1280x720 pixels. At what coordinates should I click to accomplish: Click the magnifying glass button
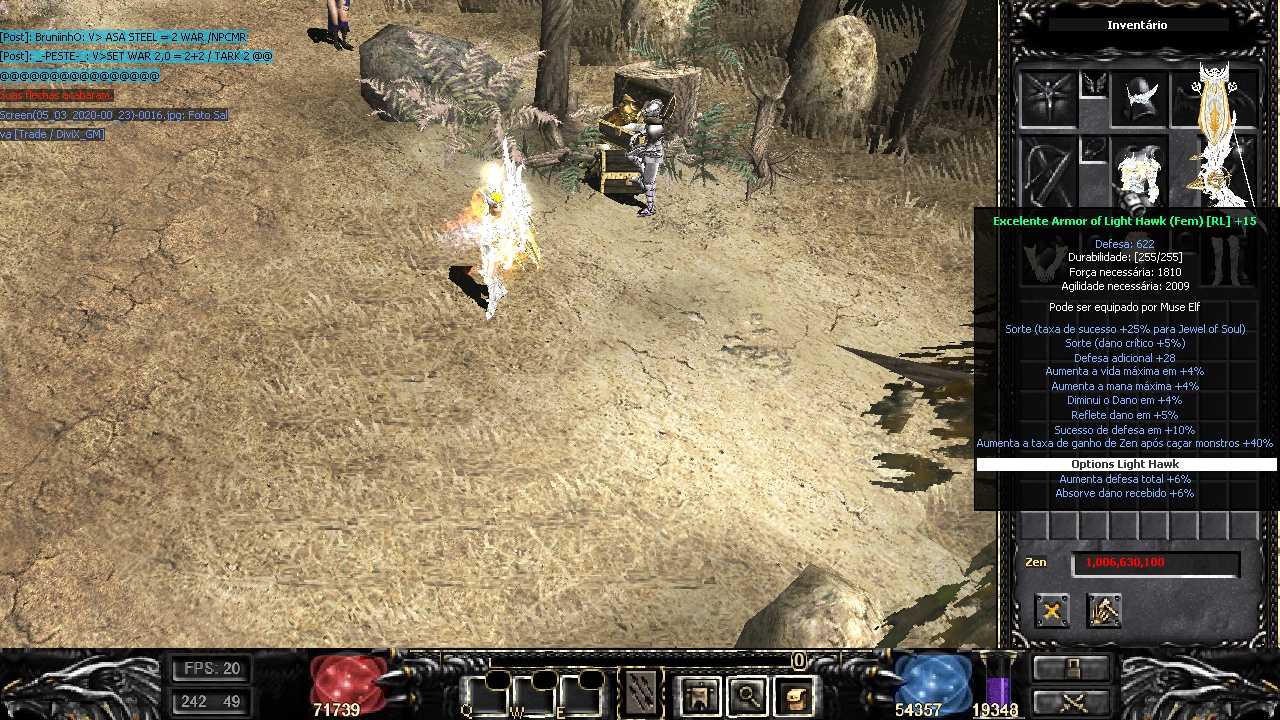pos(747,695)
